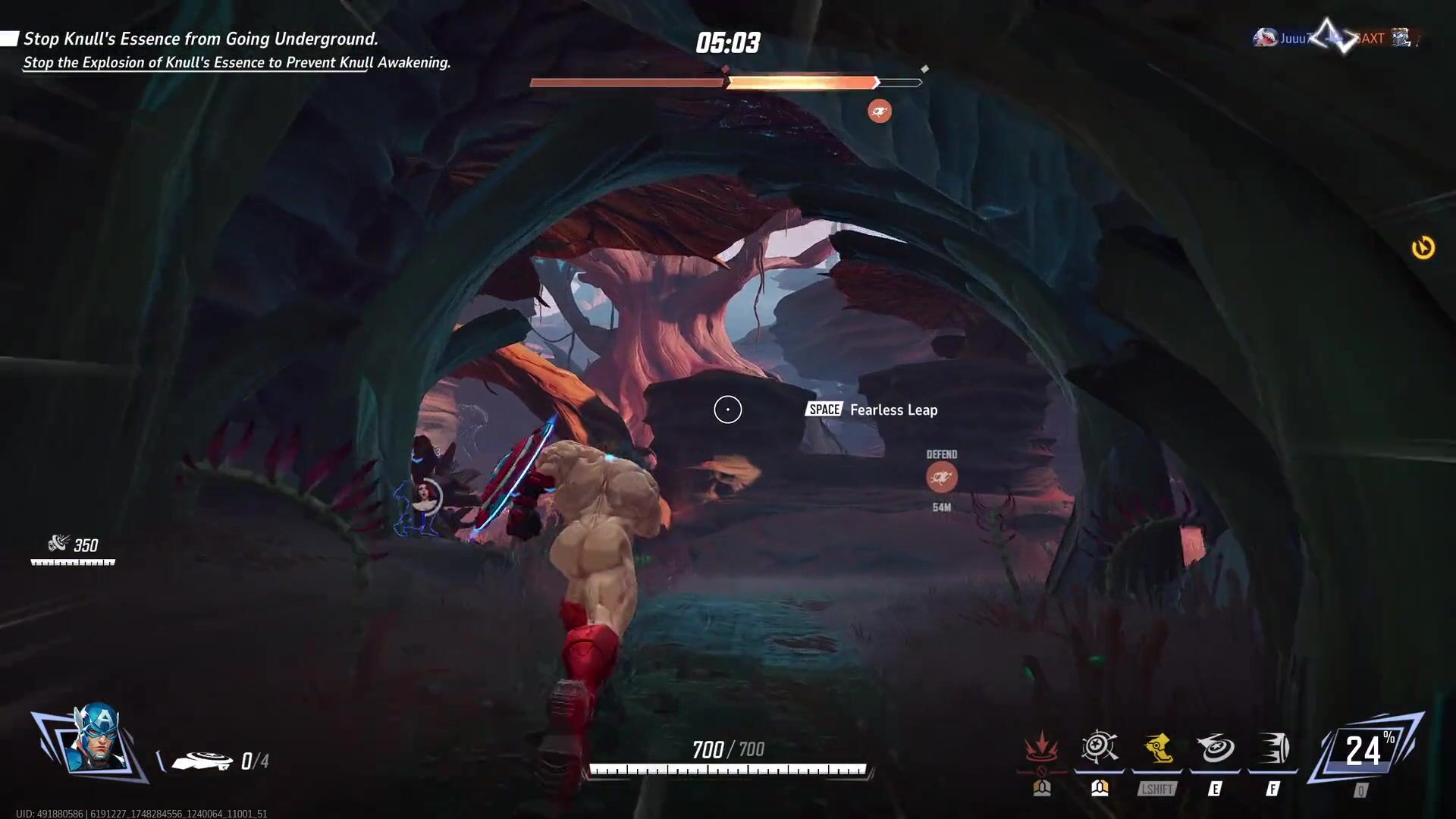The width and height of the screenshot is (1456, 819).
Task: Select the shark avatar for player Juuu
Action: click(1264, 38)
